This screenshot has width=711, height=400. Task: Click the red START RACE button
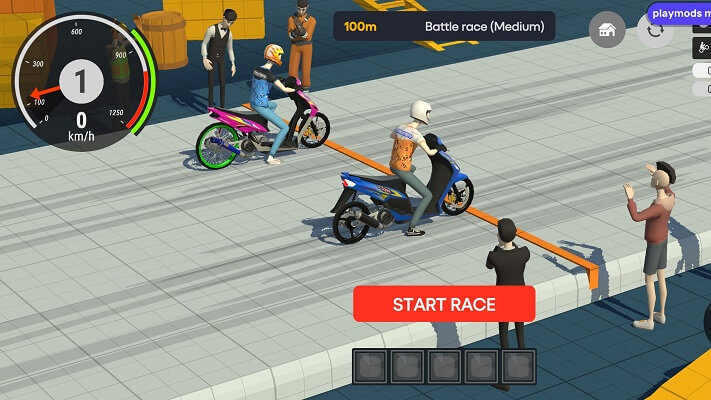pos(444,304)
